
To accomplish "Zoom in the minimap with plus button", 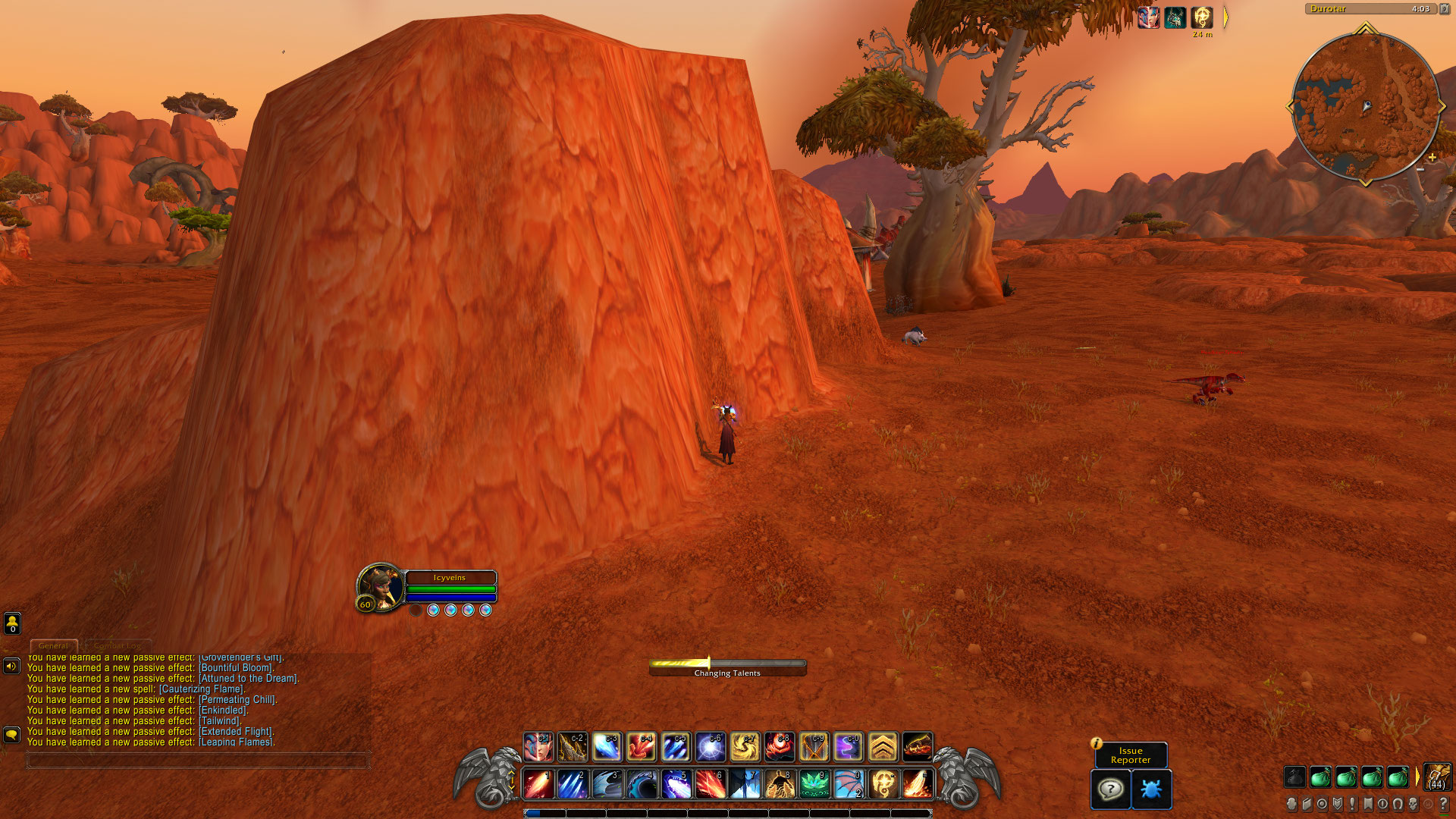I will 1432,158.
